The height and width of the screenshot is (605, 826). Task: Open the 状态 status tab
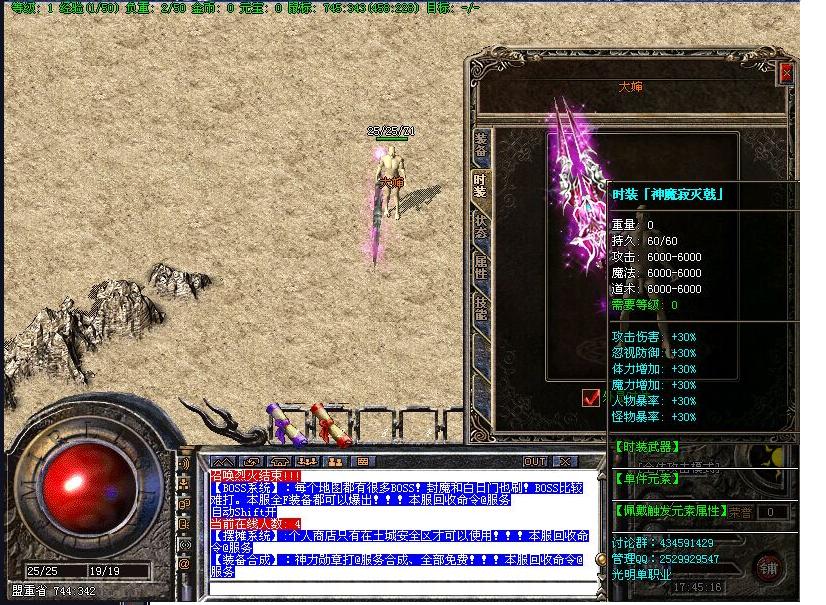[481, 226]
